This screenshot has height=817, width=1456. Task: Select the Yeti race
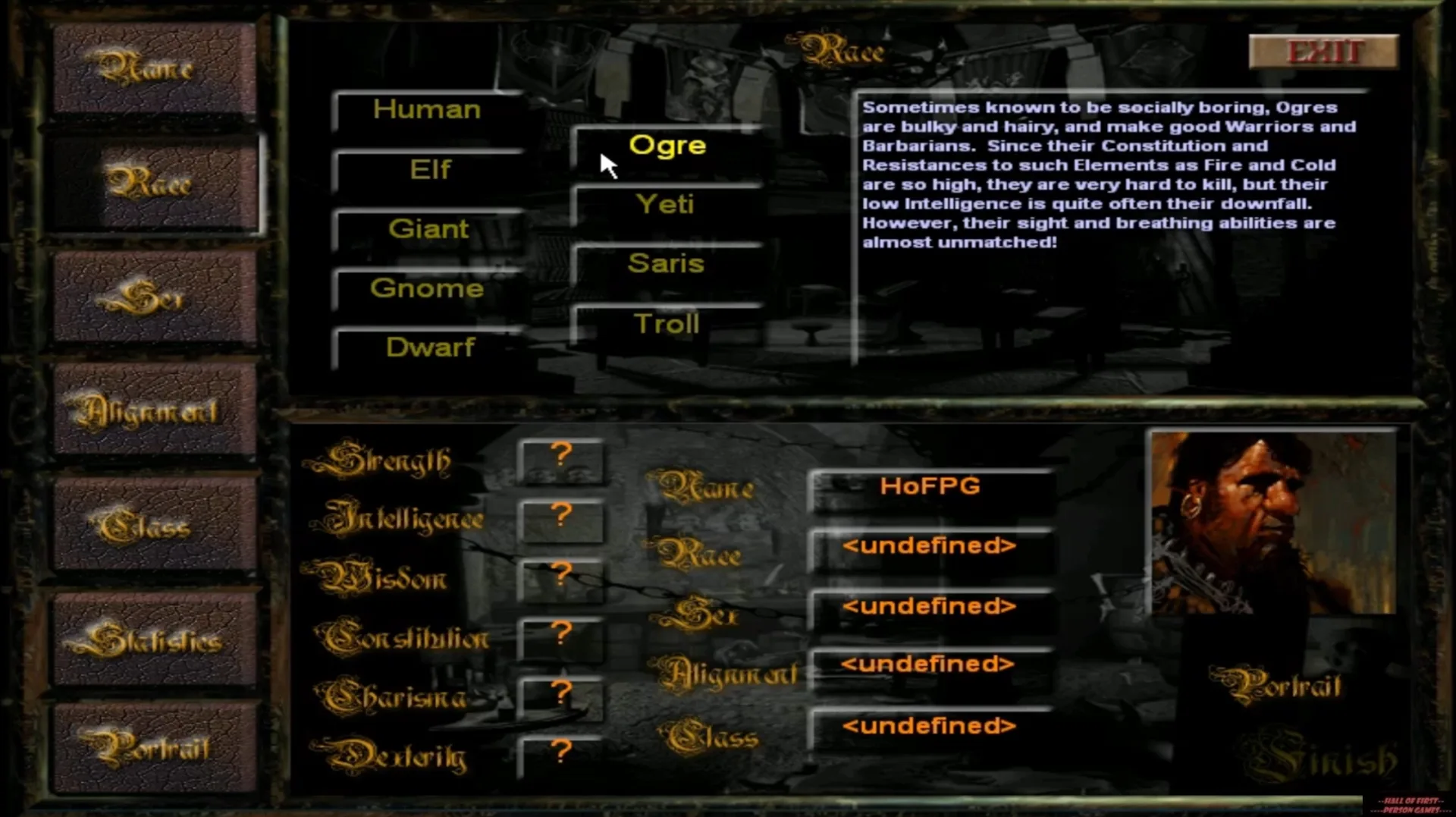click(667, 204)
